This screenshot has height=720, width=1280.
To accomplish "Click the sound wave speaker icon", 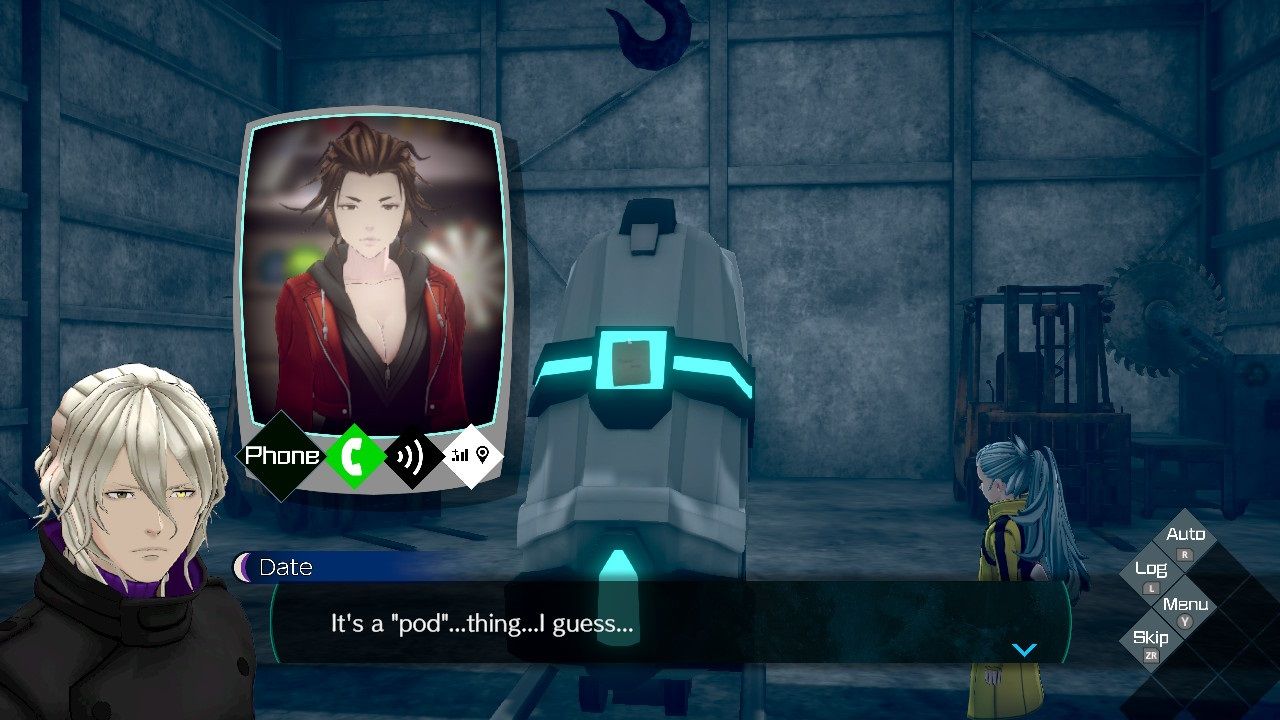I will pyautogui.click(x=414, y=456).
